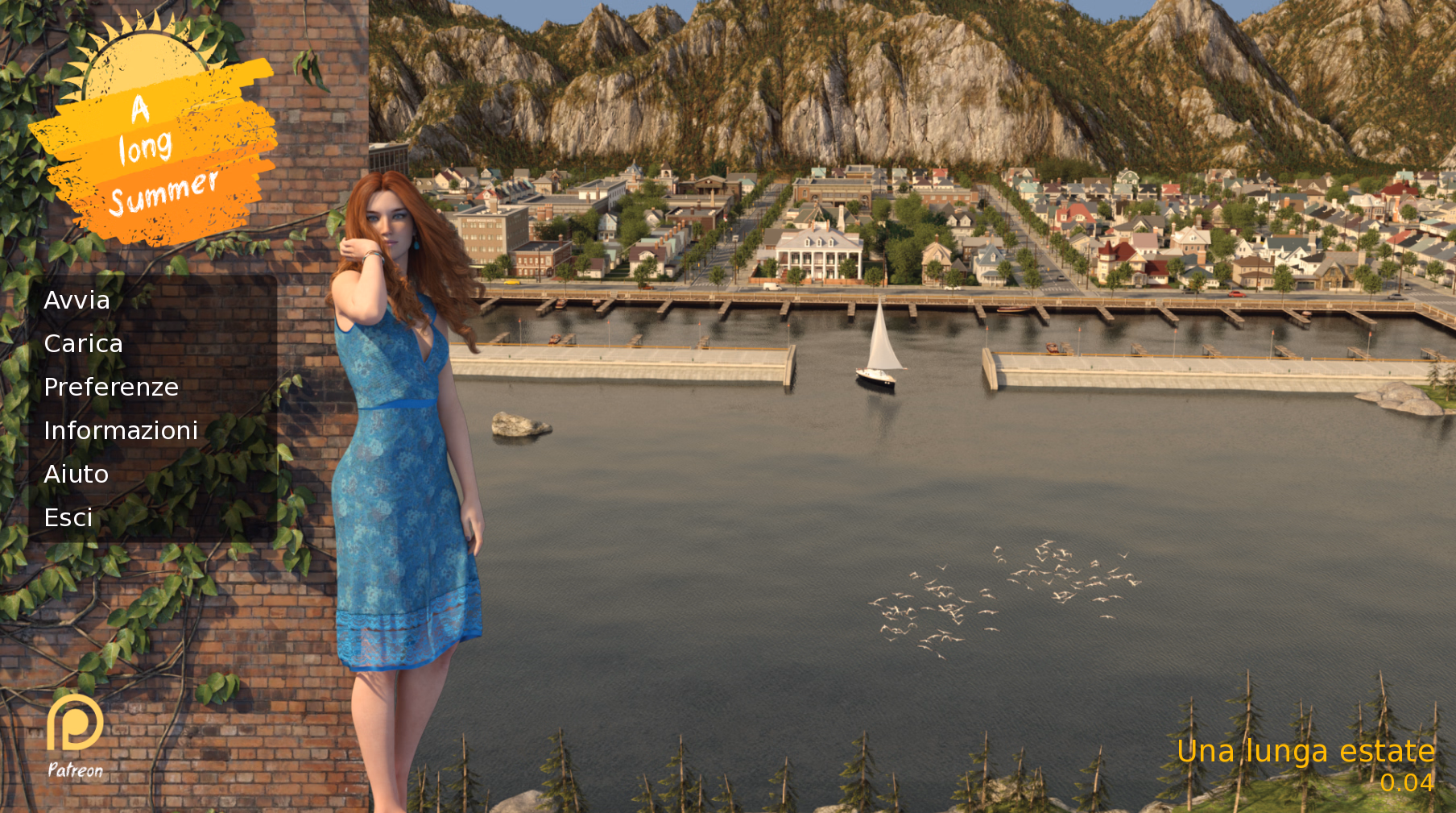Open the Aiuto help page

76,475
